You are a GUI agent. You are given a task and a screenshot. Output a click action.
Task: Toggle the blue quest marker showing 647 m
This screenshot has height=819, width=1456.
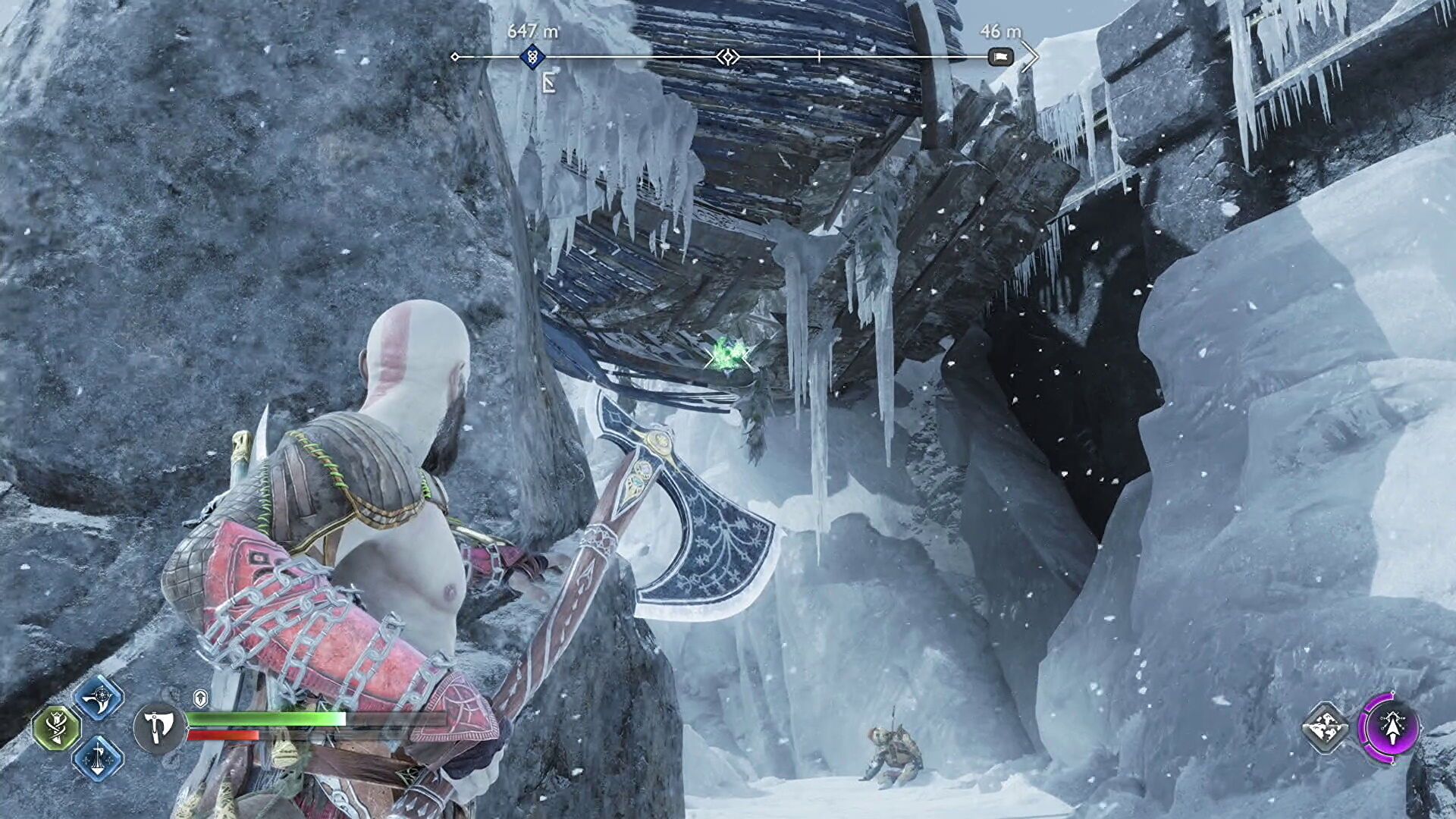click(533, 56)
